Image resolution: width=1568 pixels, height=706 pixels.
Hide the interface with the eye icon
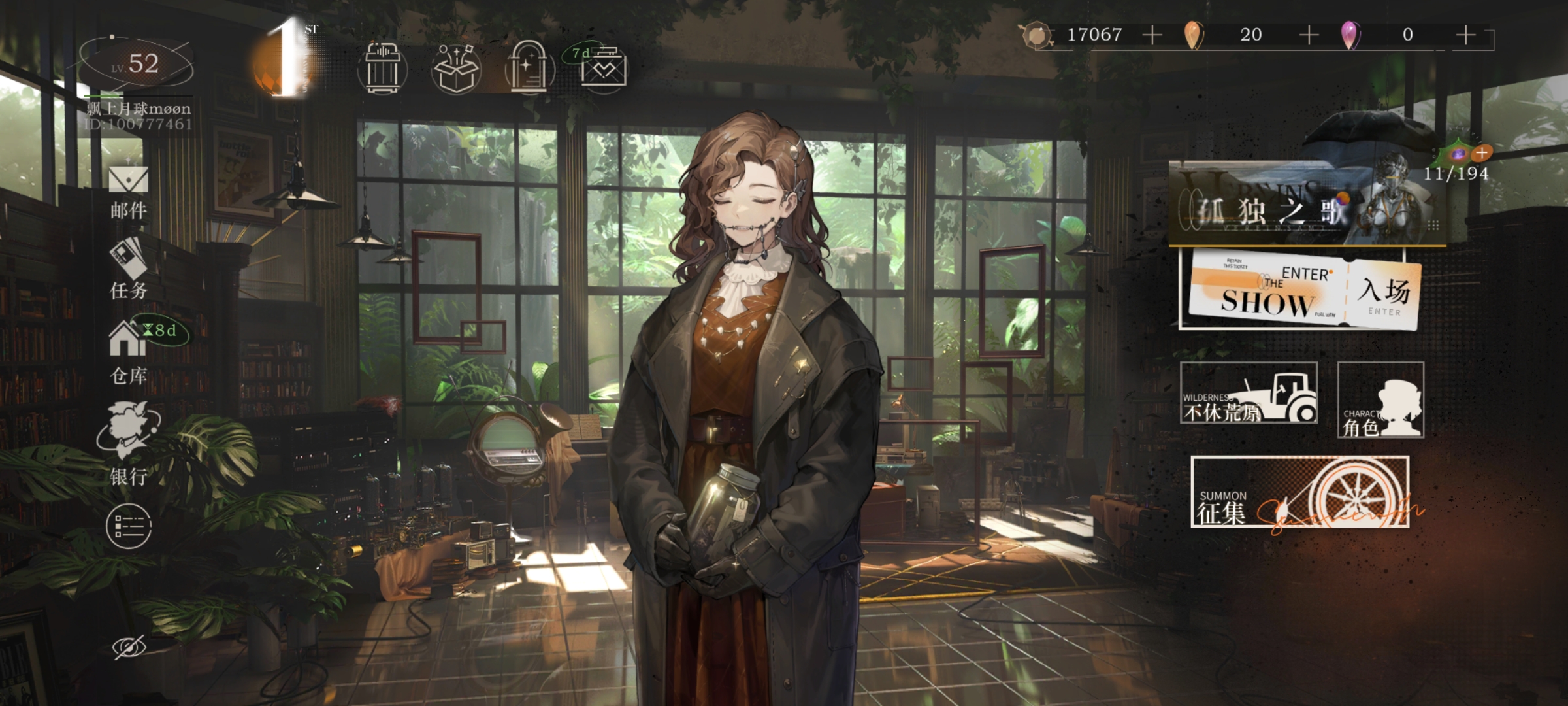click(x=129, y=647)
